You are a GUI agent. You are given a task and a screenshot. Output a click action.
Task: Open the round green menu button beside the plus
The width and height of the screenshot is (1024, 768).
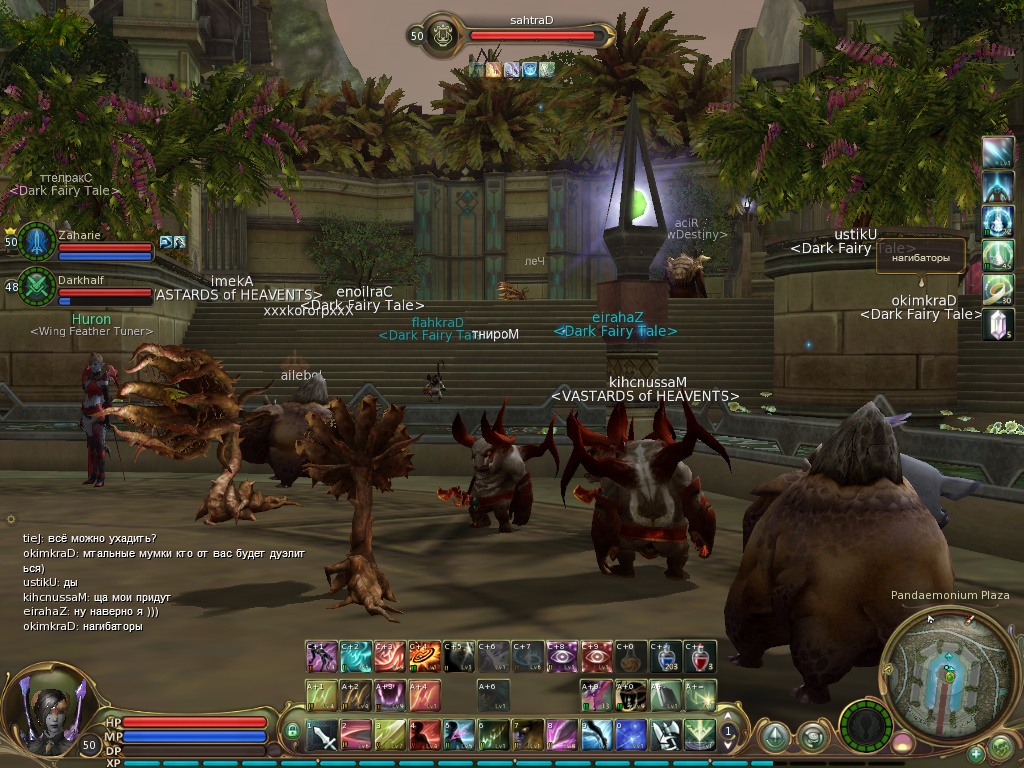1002,747
